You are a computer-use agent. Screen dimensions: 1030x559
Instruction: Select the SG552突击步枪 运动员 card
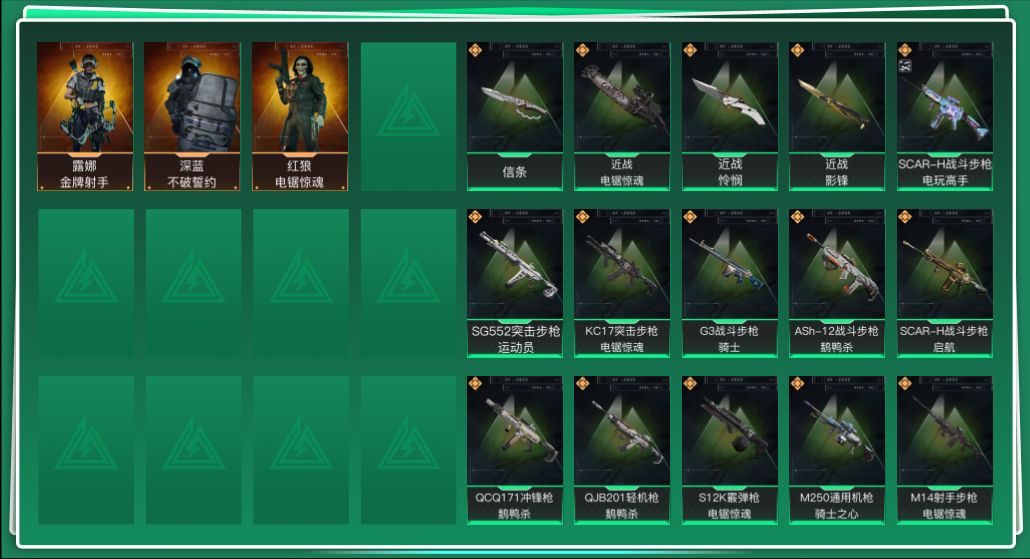[x=514, y=283]
